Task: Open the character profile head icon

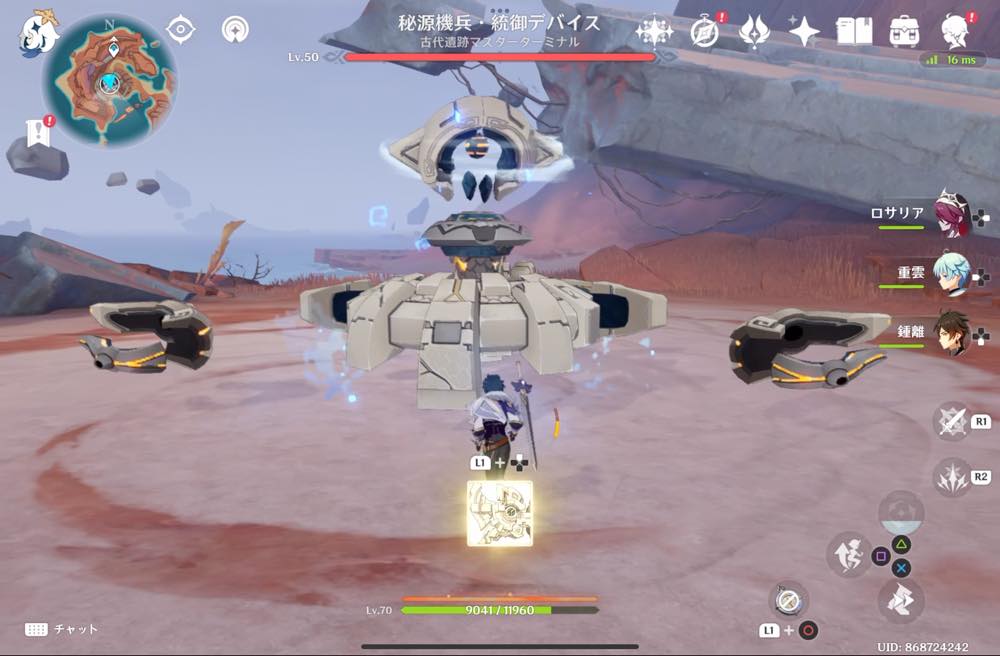Action: (x=957, y=32)
